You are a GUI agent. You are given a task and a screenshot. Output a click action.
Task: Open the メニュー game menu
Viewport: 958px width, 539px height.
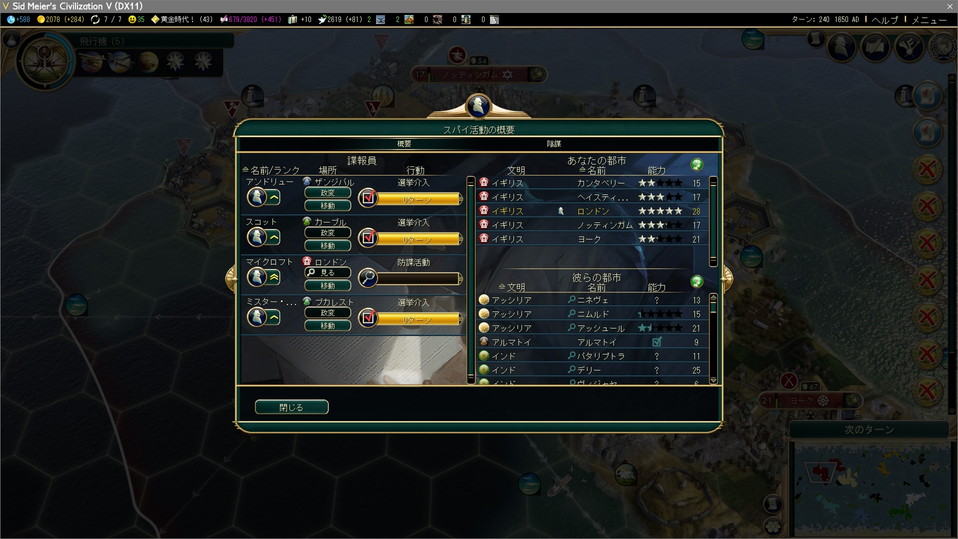click(929, 20)
